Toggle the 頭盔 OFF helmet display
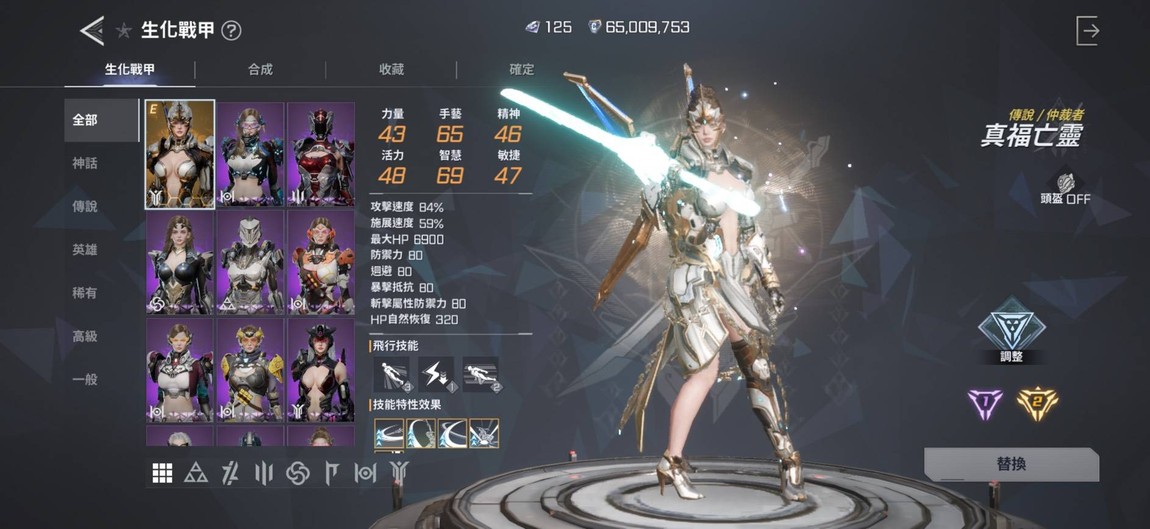Viewport: 1150px width, 529px height. (1065, 189)
